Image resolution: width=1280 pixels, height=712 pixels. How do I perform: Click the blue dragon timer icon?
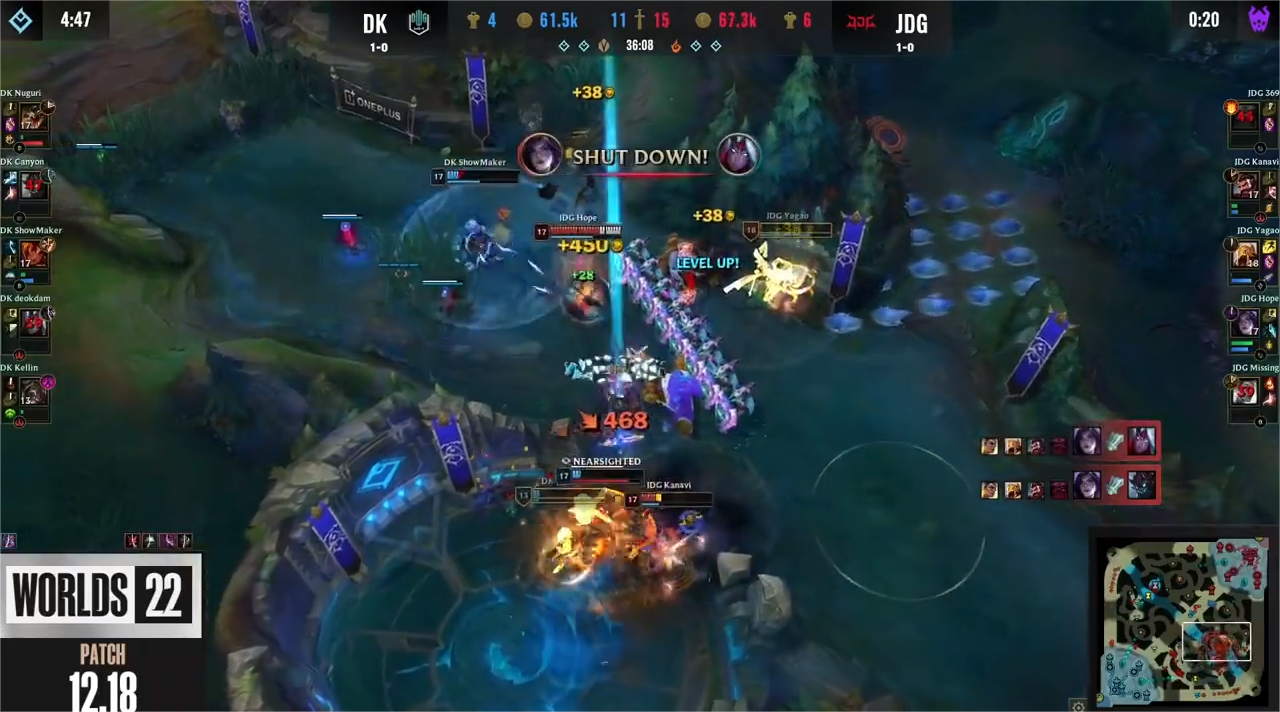20,20
